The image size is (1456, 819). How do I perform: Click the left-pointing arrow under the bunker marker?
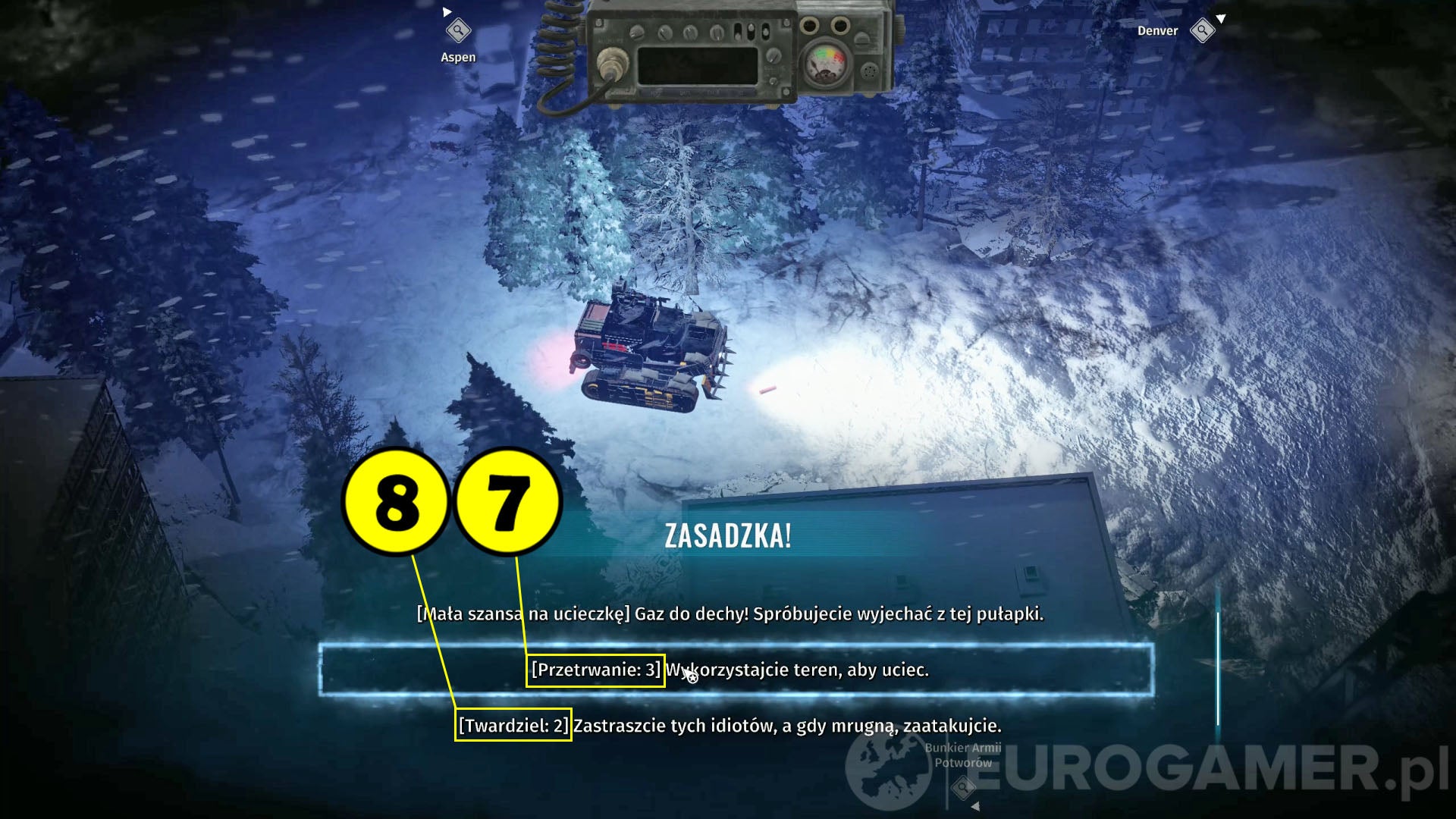click(976, 806)
